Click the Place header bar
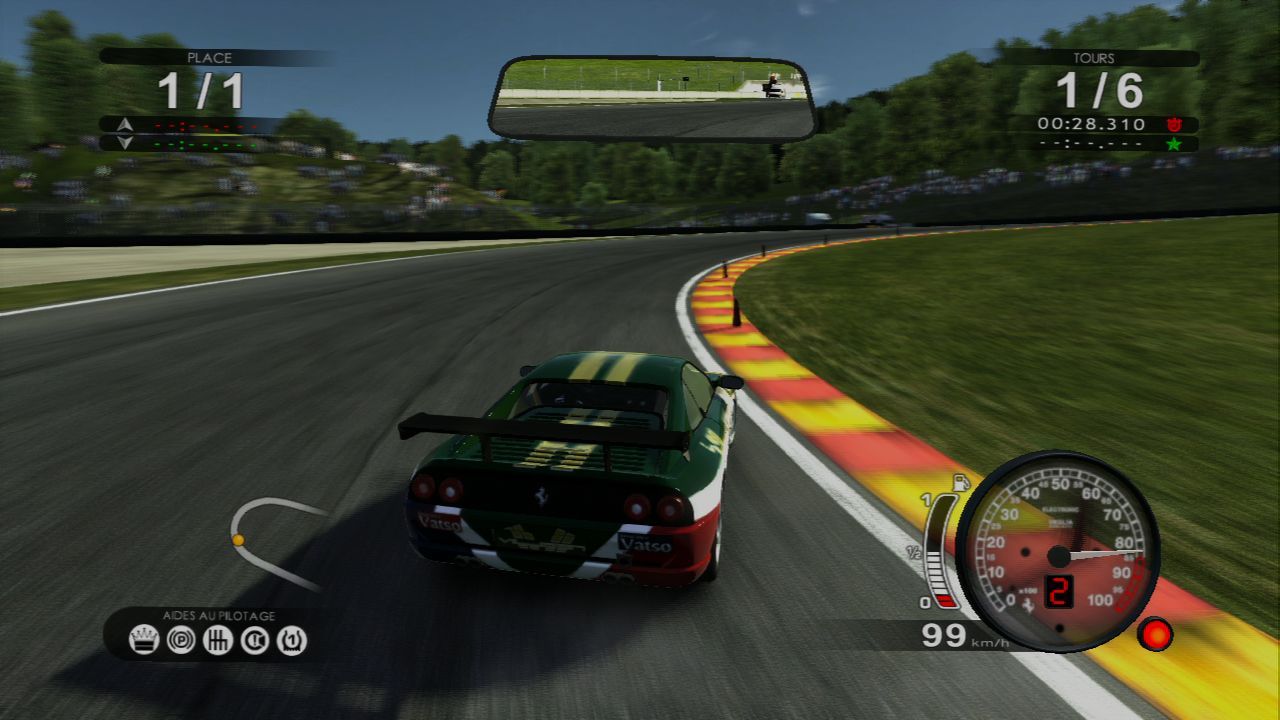The width and height of the screenshot is (1280, 720). coord(210,58)
